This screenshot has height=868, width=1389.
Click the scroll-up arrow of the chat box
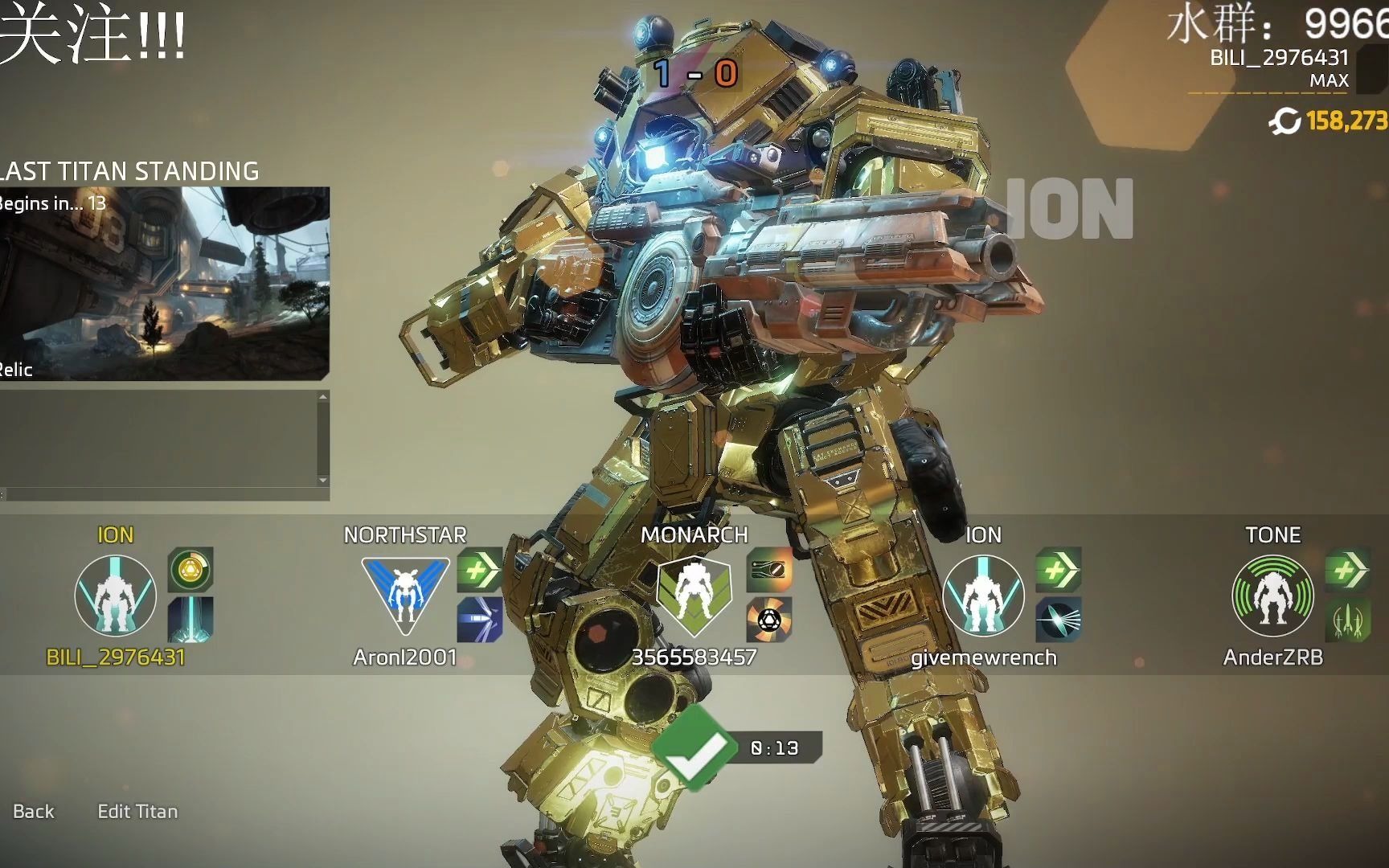(x=323, y=397)
